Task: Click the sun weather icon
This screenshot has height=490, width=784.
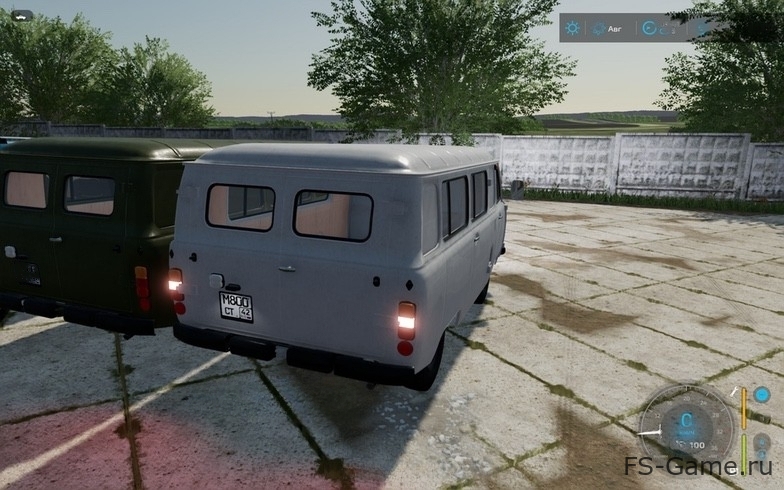Action: coord(572,28)
